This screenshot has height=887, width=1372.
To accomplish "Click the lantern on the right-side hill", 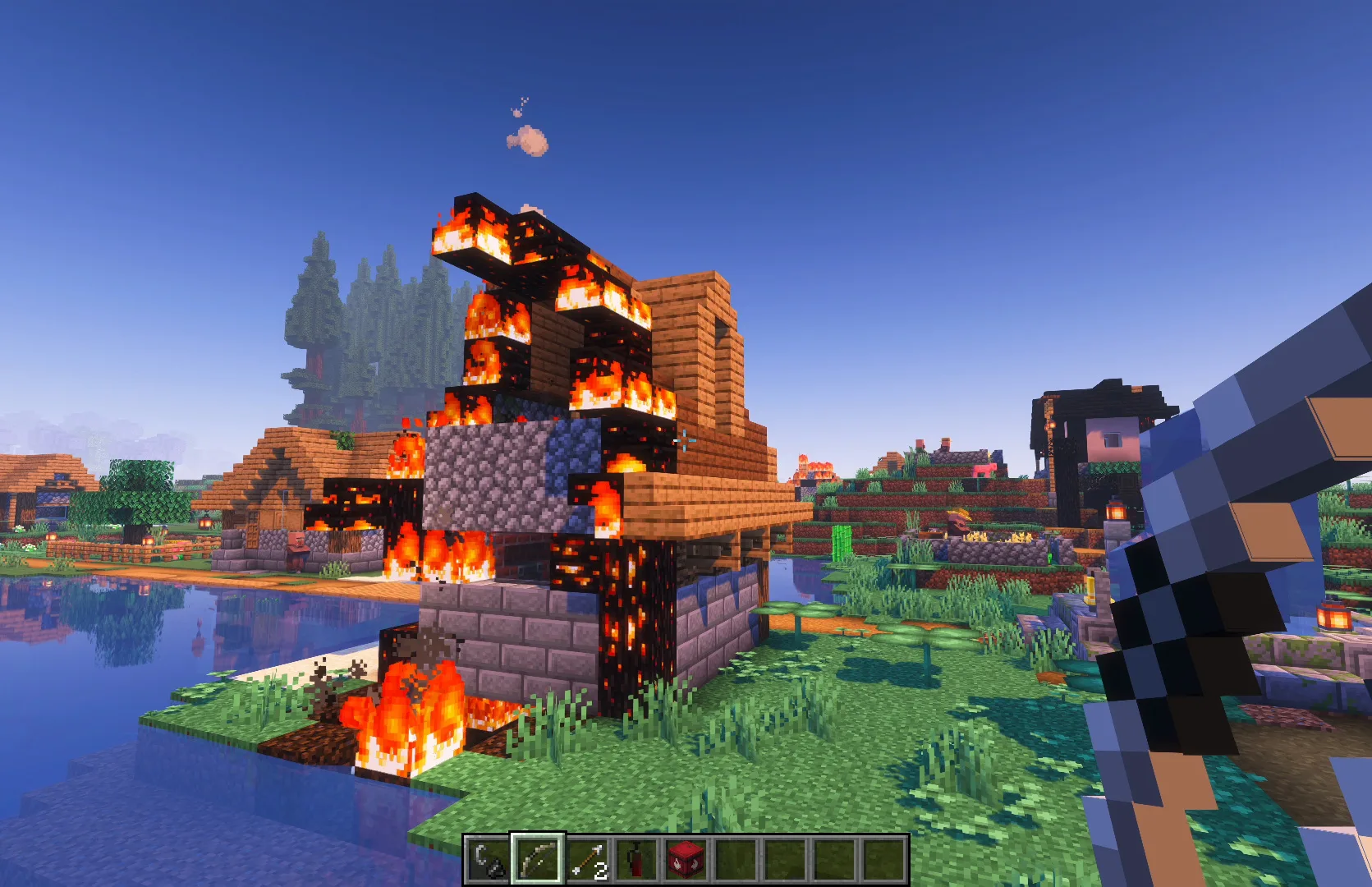I will 1117,511.
